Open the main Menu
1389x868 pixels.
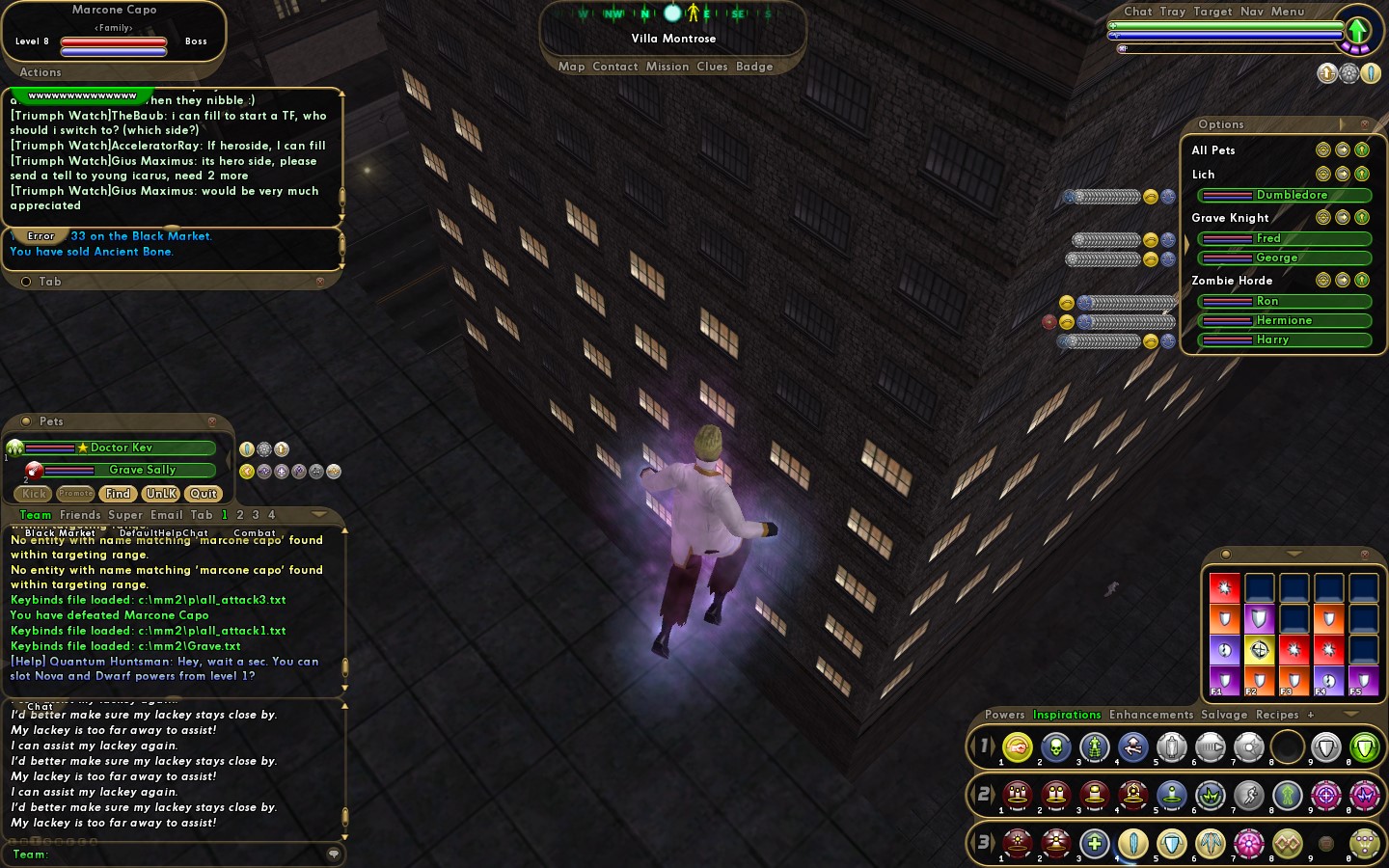pos(1288,12)
